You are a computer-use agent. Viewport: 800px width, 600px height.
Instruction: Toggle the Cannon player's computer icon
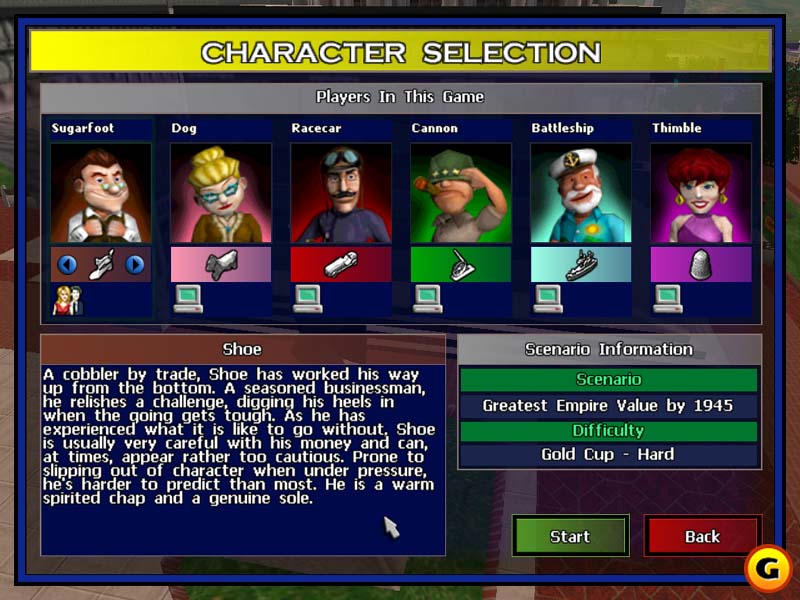[x=428, y=299]
